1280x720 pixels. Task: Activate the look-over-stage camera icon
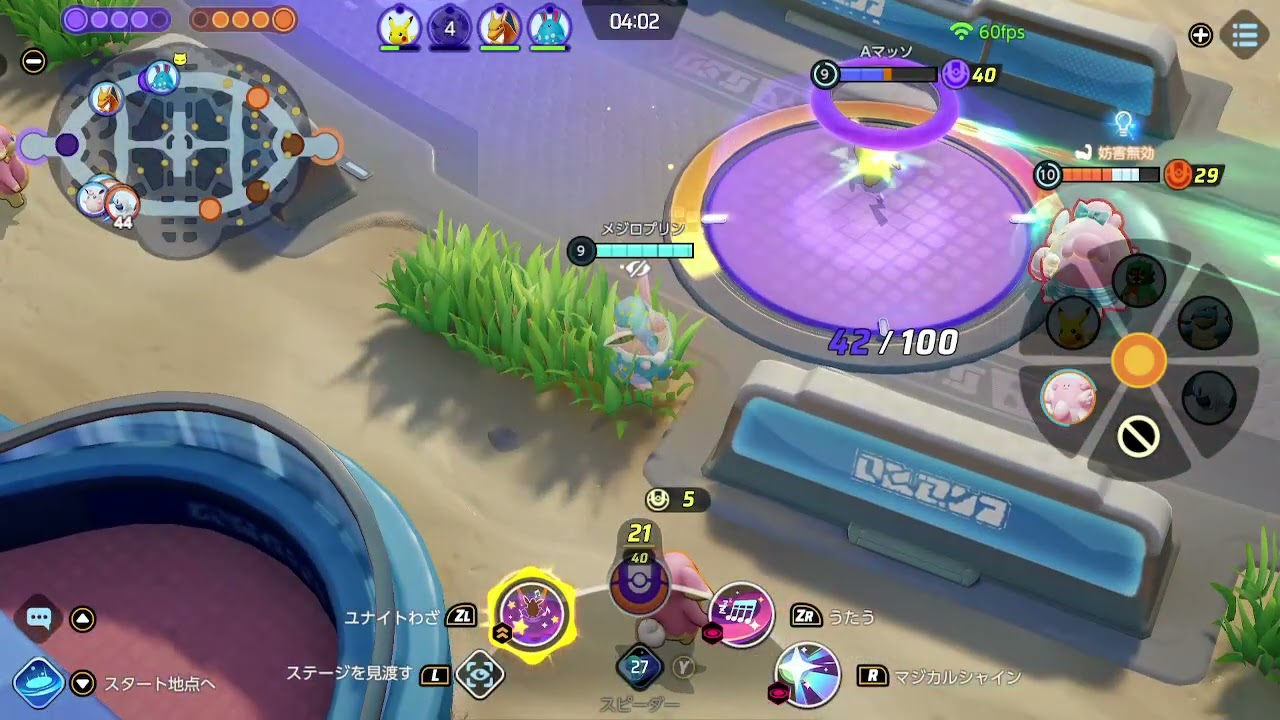pos(479,675)
